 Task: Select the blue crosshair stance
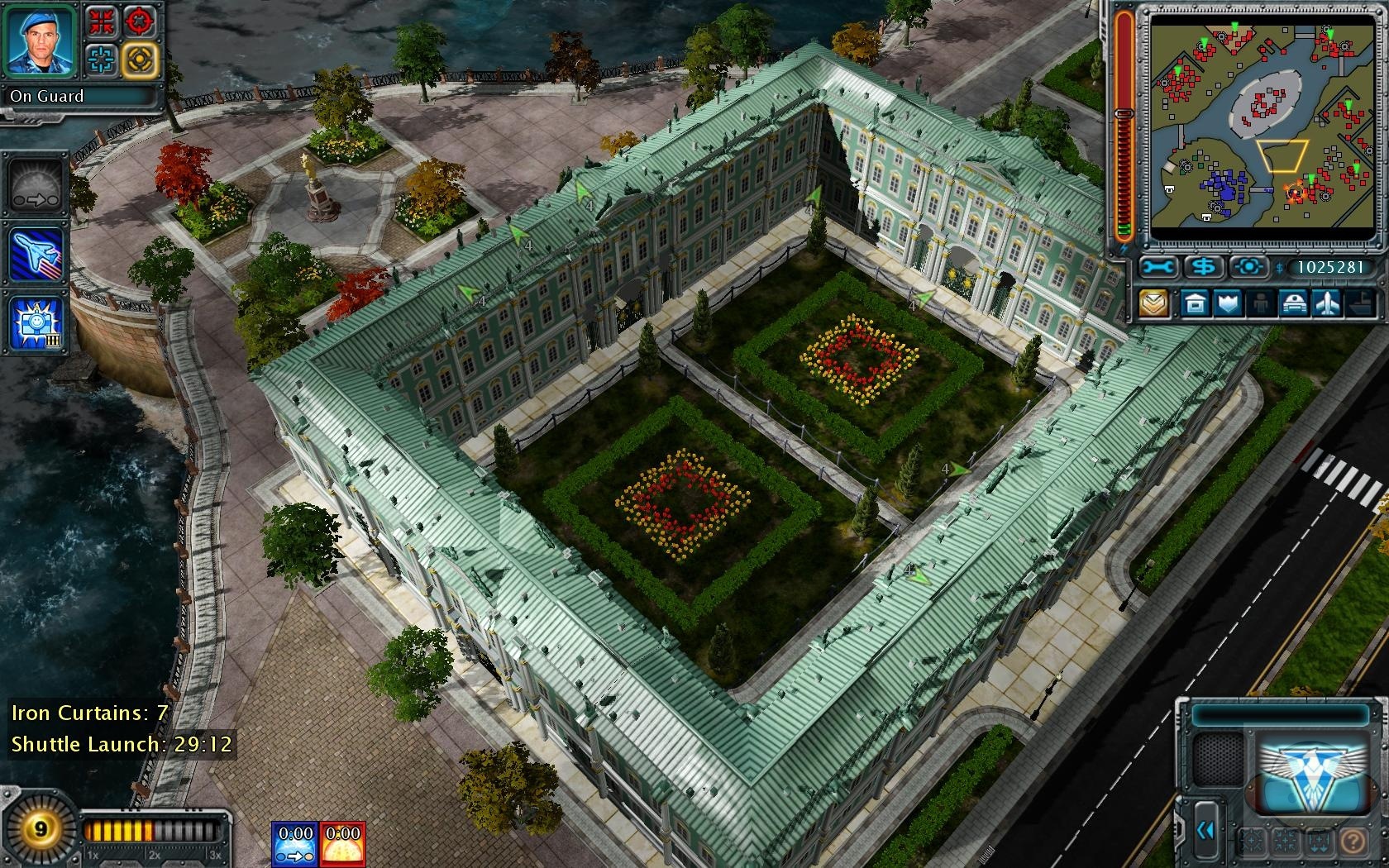point(103,59)
